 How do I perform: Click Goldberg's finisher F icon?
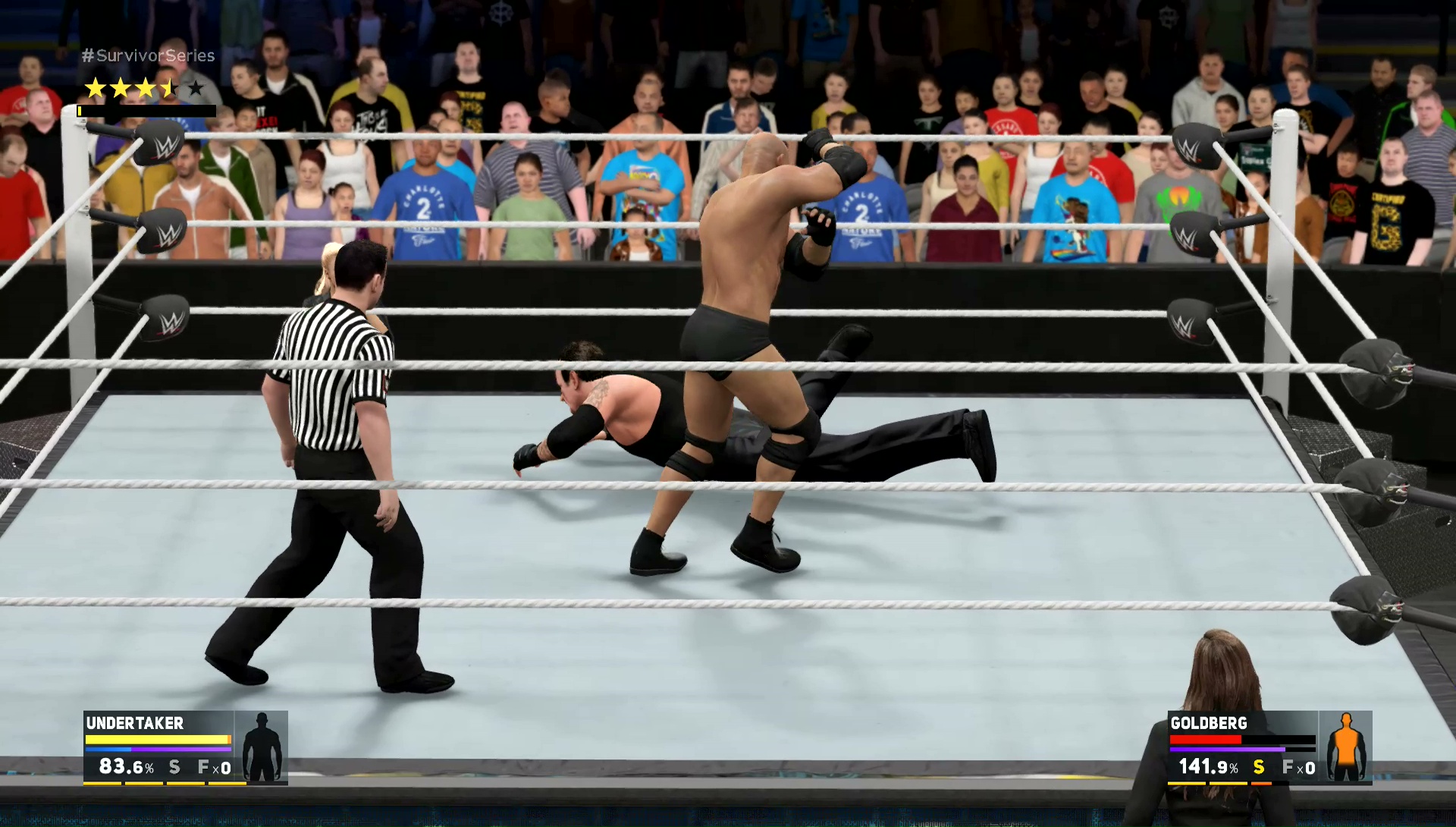click(1288, 767)
